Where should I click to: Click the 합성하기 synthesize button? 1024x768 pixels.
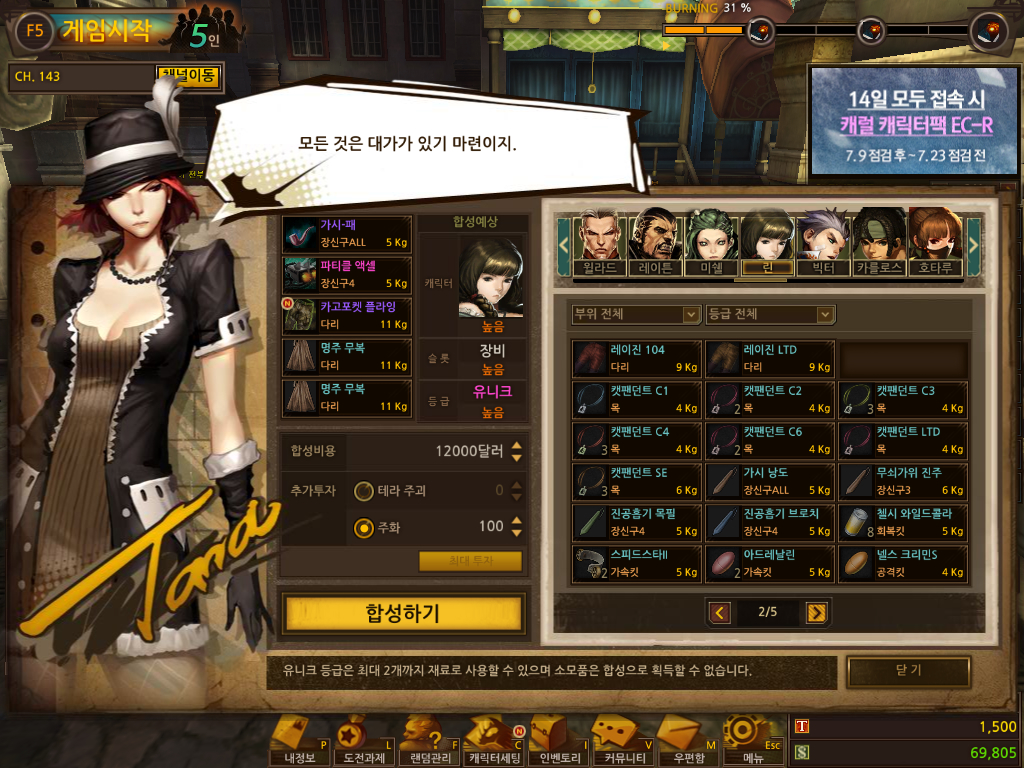click(x=402, y=613)
